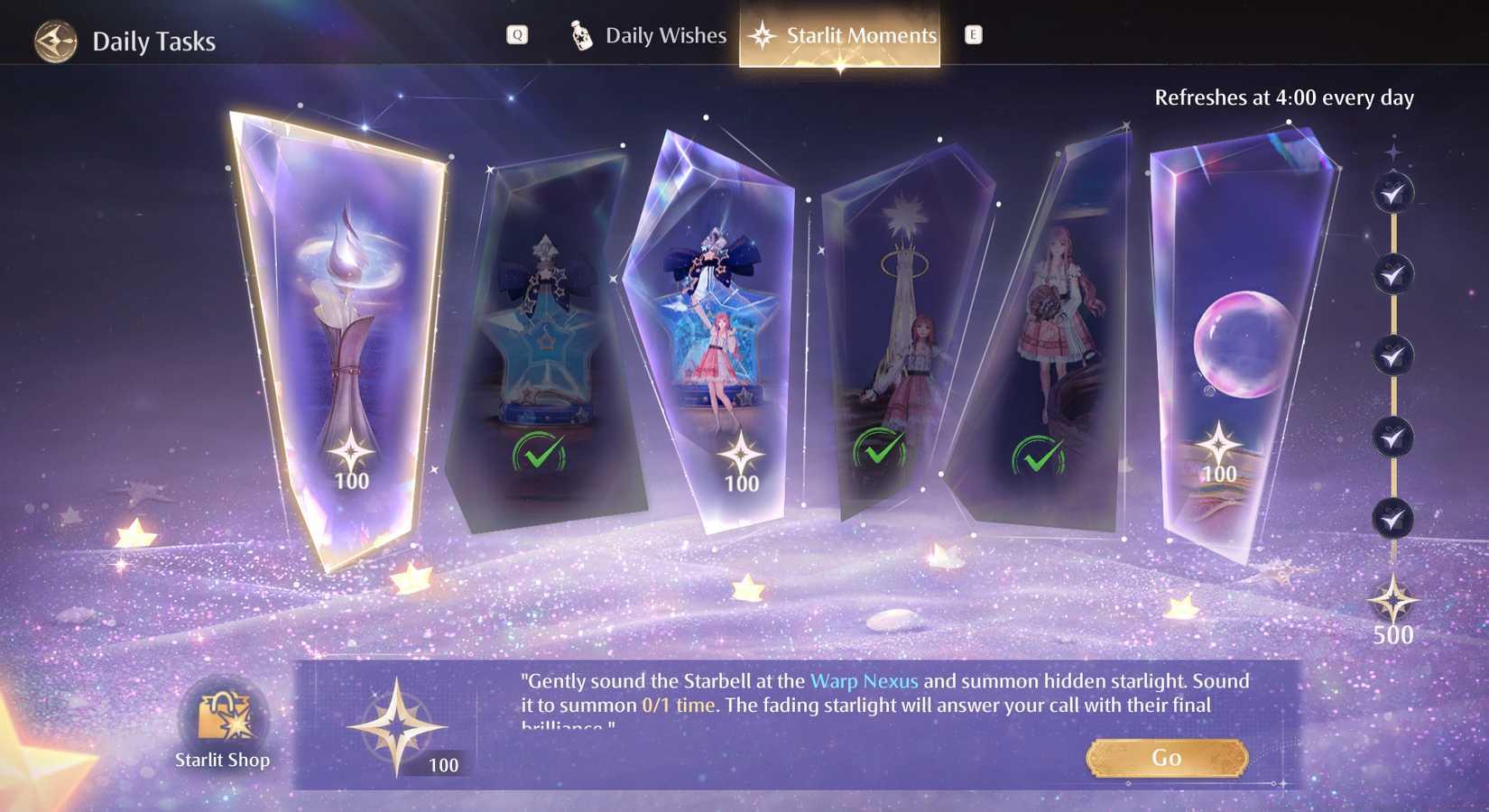Click the Warp Nexus link in the description
The image size is (1489, 812).
pyautogui.click(x=865, y=681)
